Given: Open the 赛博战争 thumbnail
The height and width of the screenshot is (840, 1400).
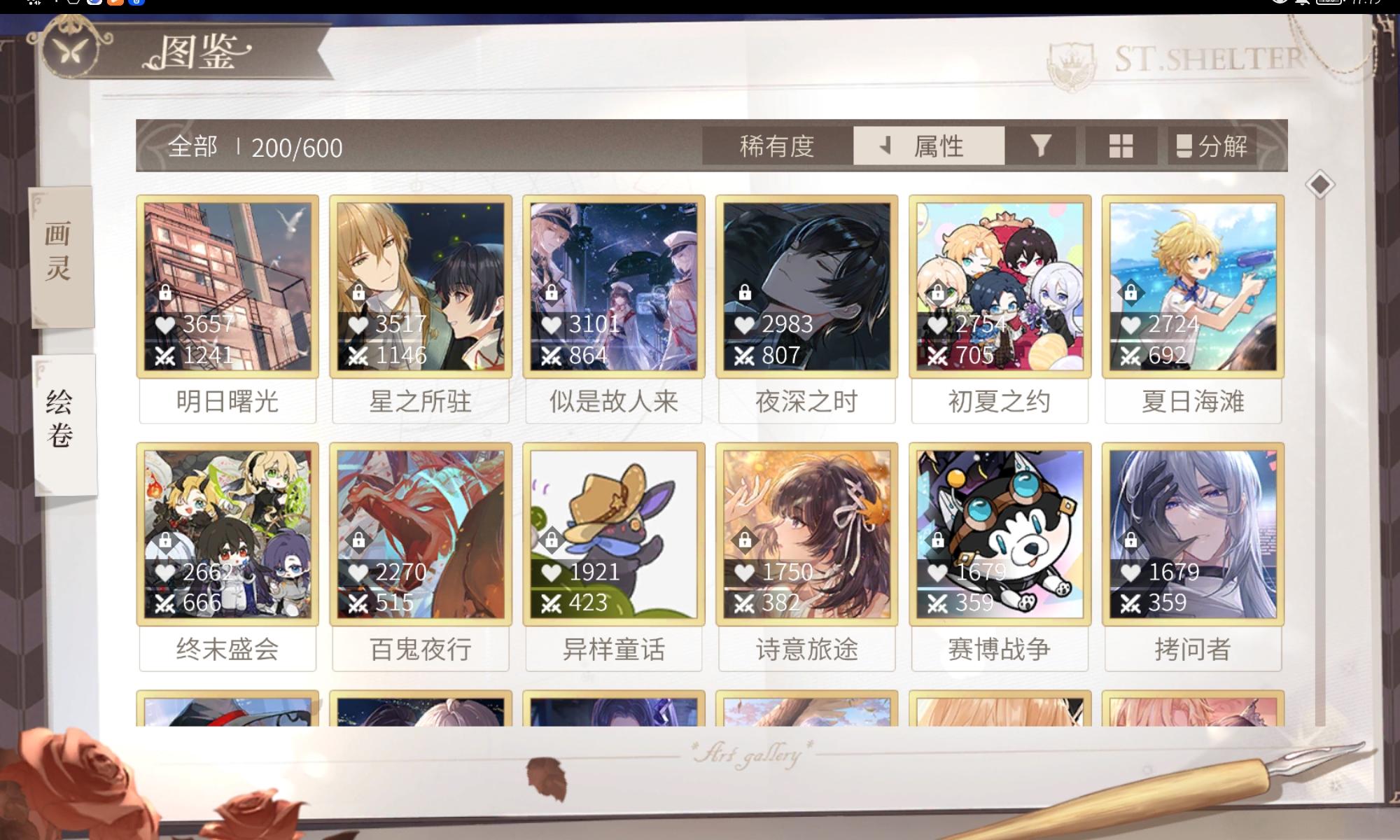Looking at the screenshot, I should click(1000, 534).
